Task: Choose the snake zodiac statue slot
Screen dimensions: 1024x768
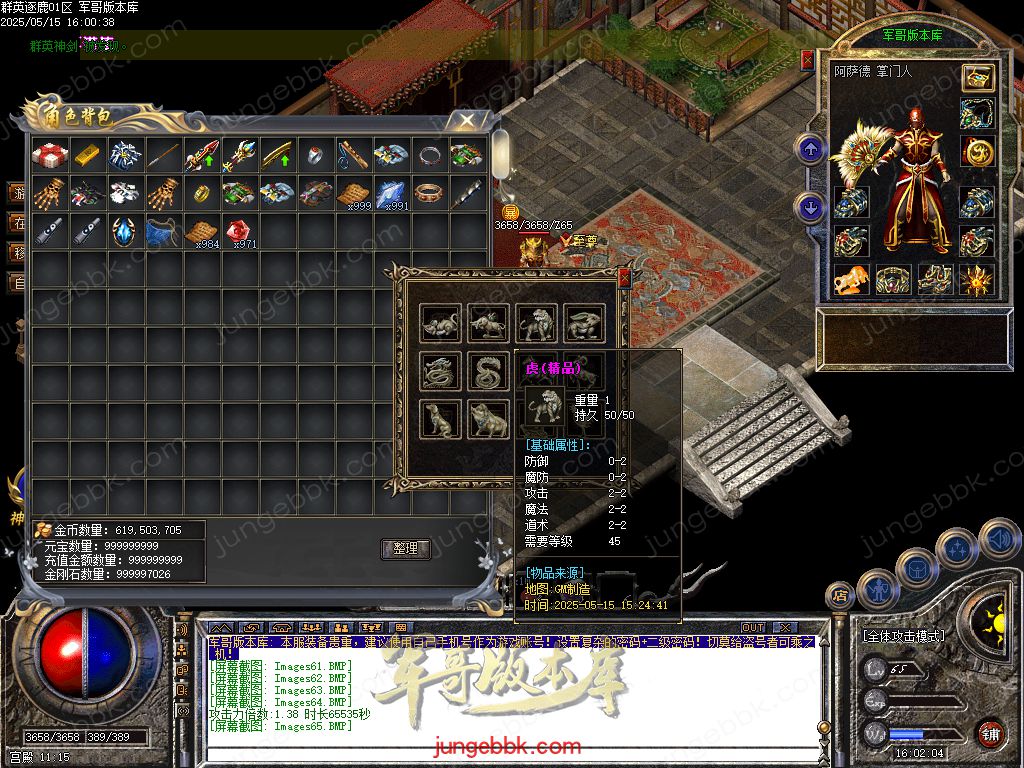Action: pos(488,371)
